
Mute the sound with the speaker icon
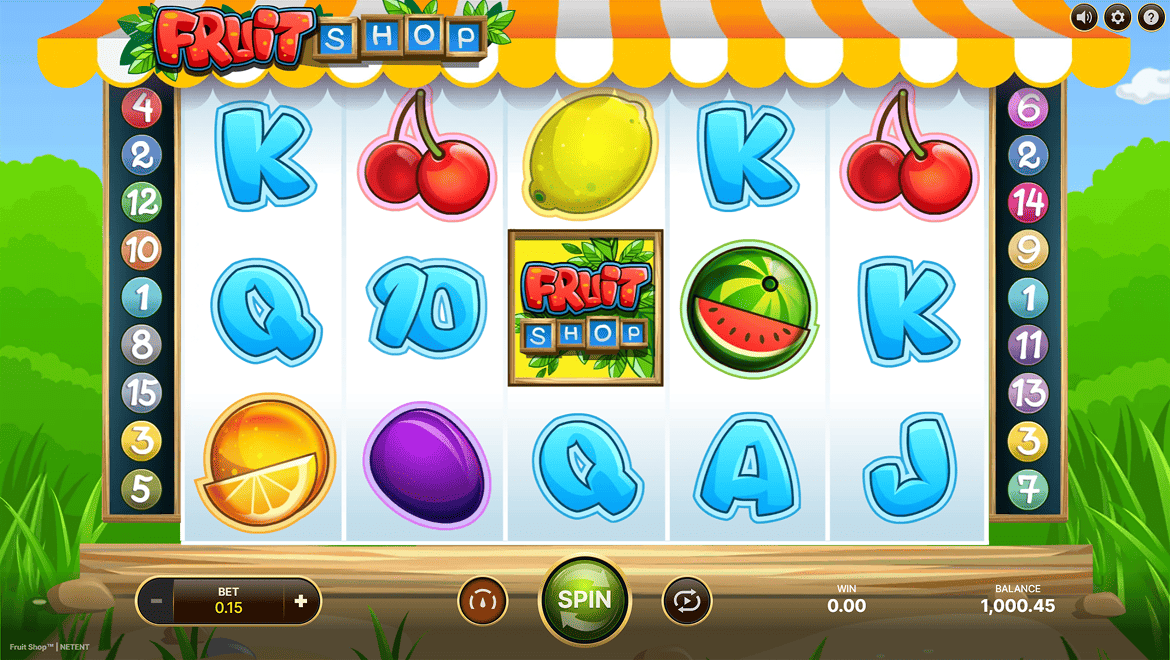tap(1084, 17)
